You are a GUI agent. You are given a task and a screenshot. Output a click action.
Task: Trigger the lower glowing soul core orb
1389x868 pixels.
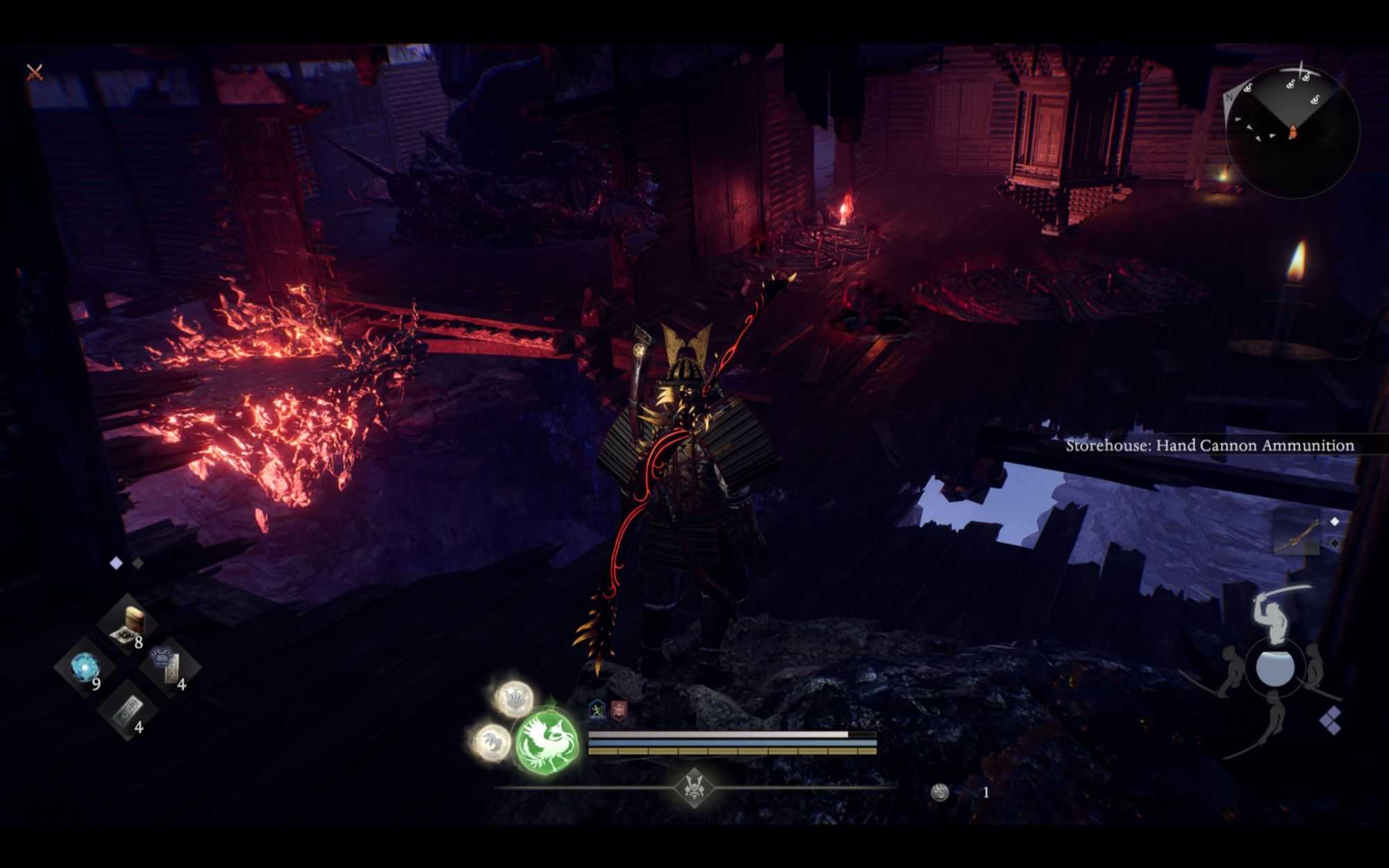click(x=492, y=740)
